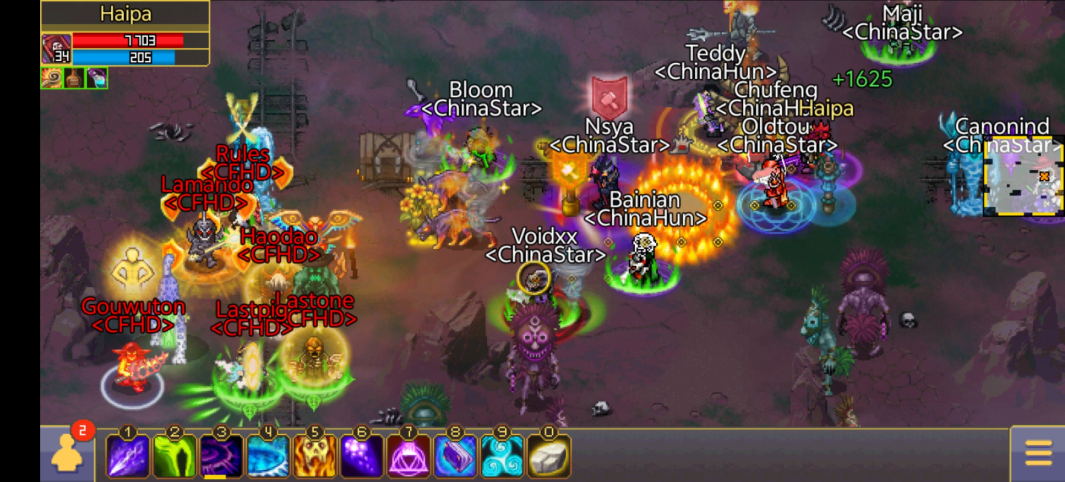Use the white stone item in slot 0
Image resolution: width=1065 pixels, height=482 pixels.
(x=549, y=456)
